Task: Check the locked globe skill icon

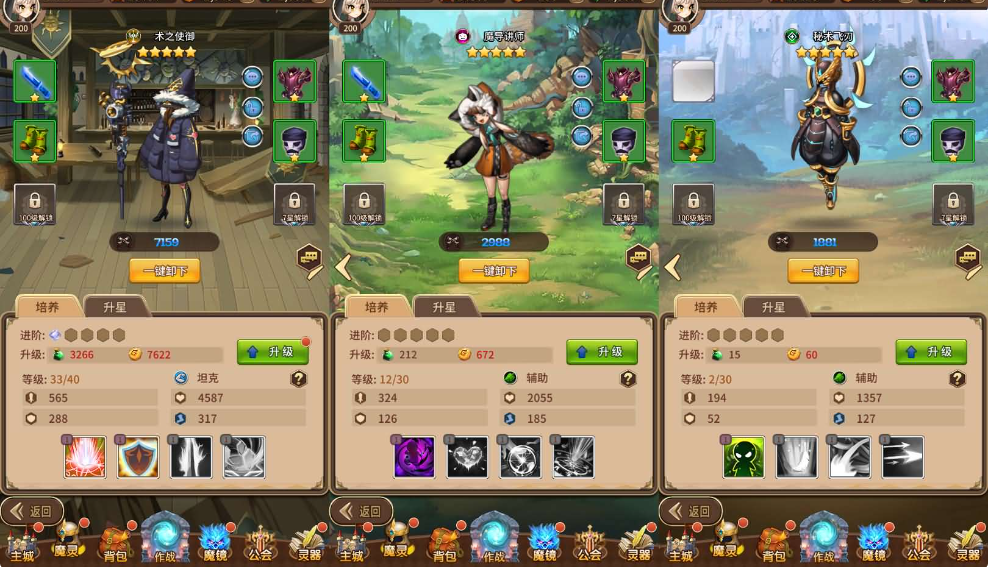Action: pos(520,457)
